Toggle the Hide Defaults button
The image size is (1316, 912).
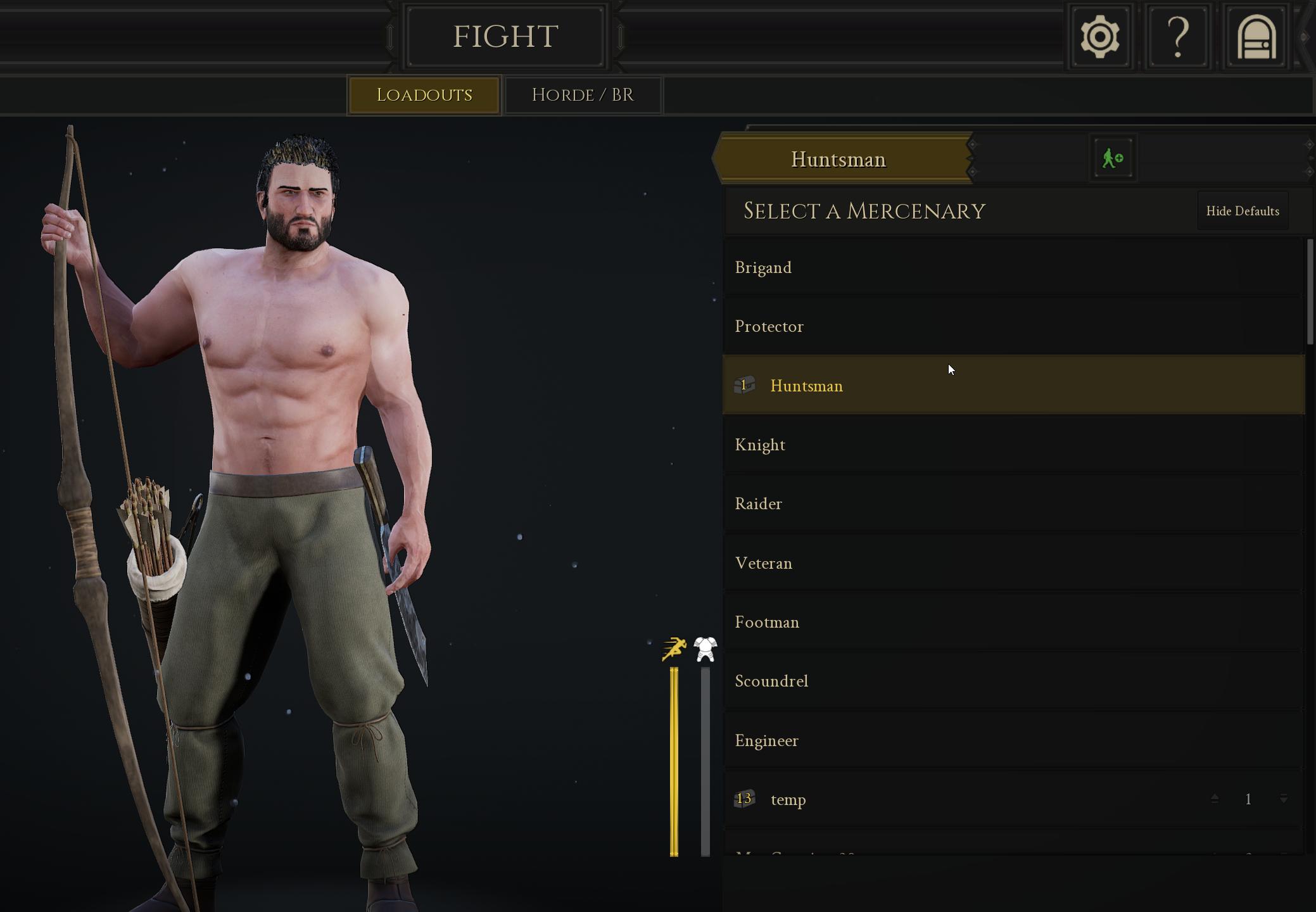pos(1242,211)
